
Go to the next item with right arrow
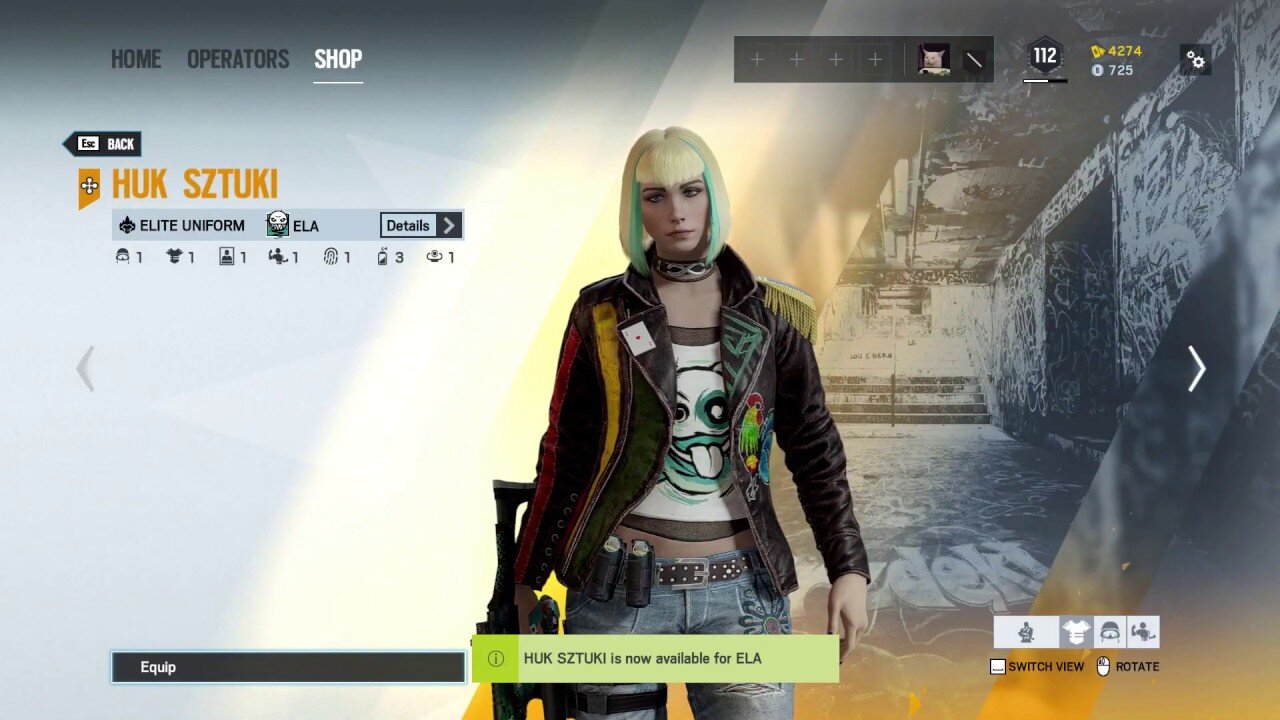pyautogui.click(x=1196, y=369)
